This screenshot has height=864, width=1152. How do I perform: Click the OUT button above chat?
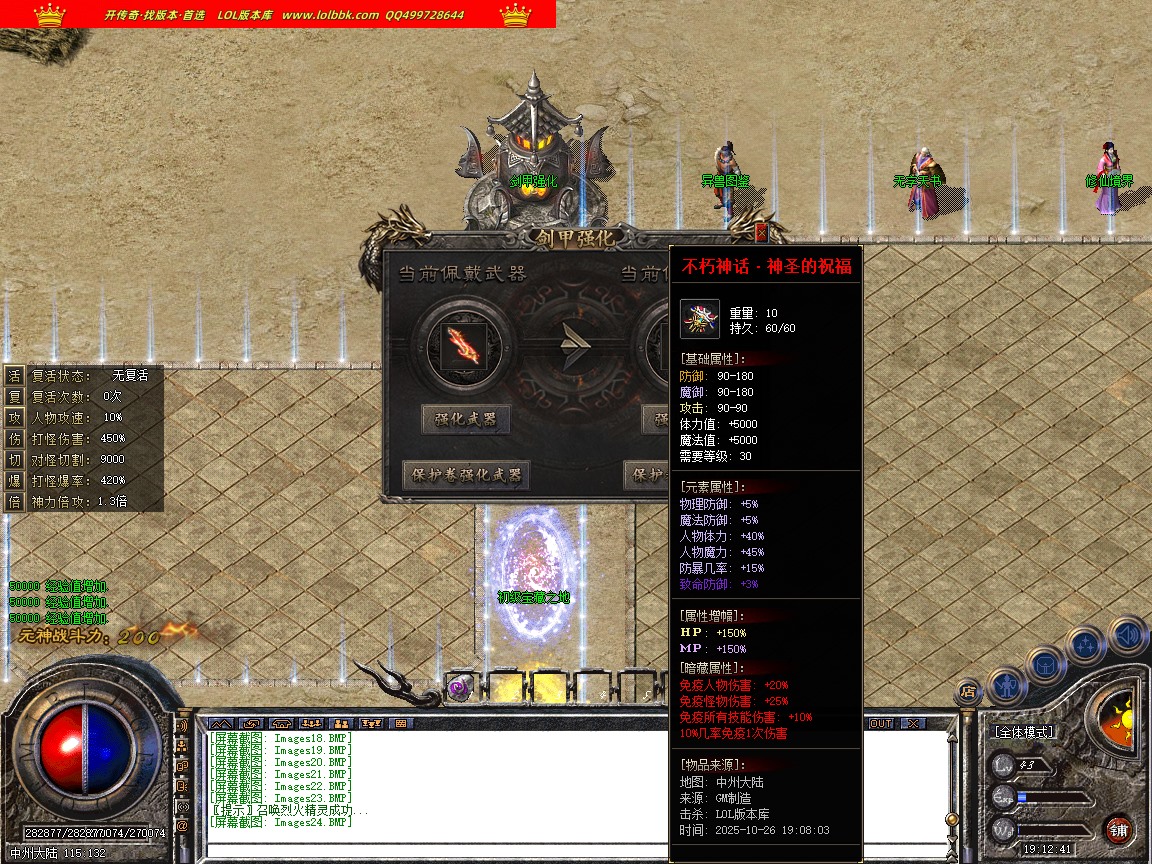tap(881, 723)
